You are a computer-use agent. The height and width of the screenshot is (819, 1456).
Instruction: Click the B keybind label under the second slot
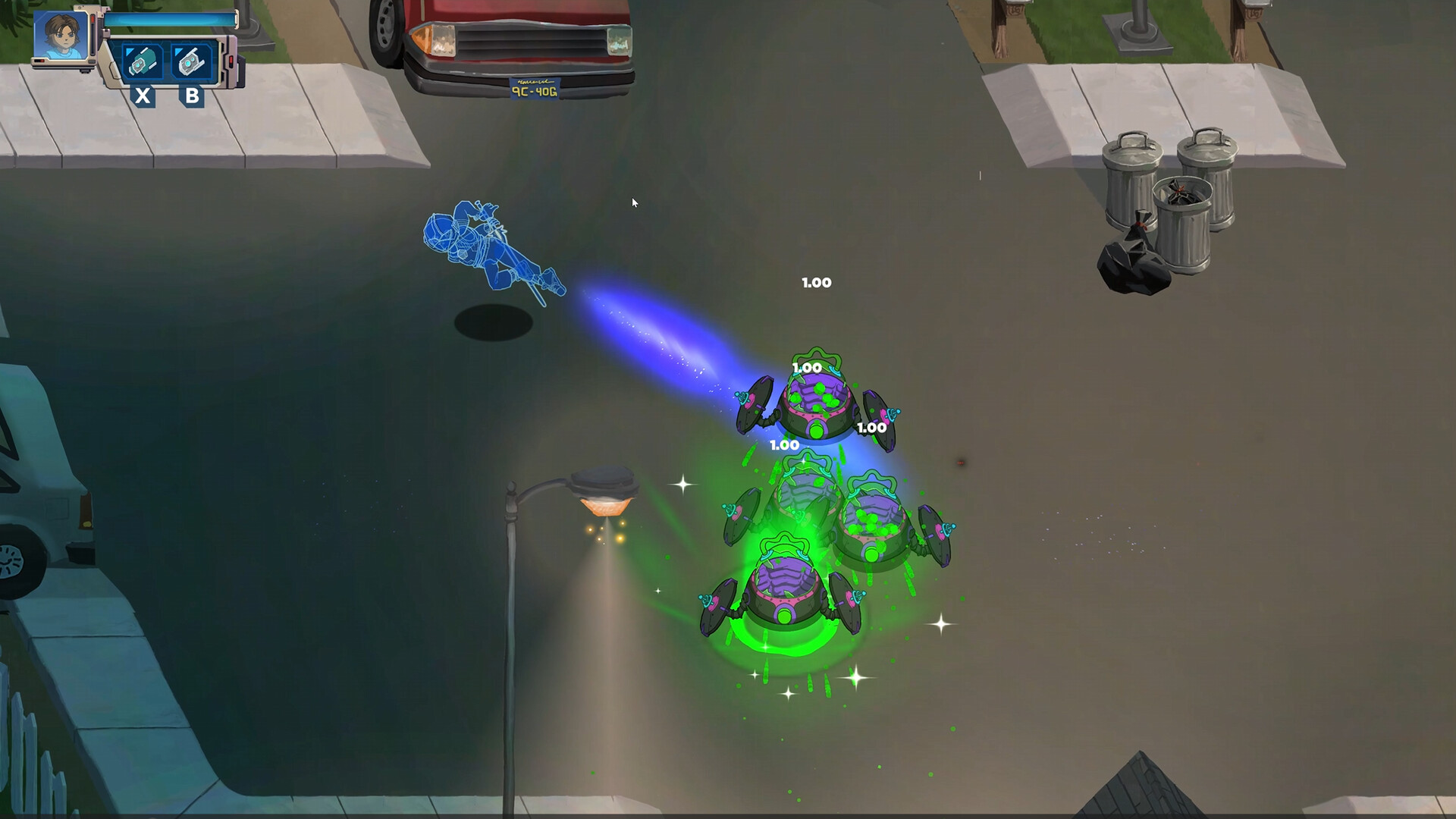(192, 97)
